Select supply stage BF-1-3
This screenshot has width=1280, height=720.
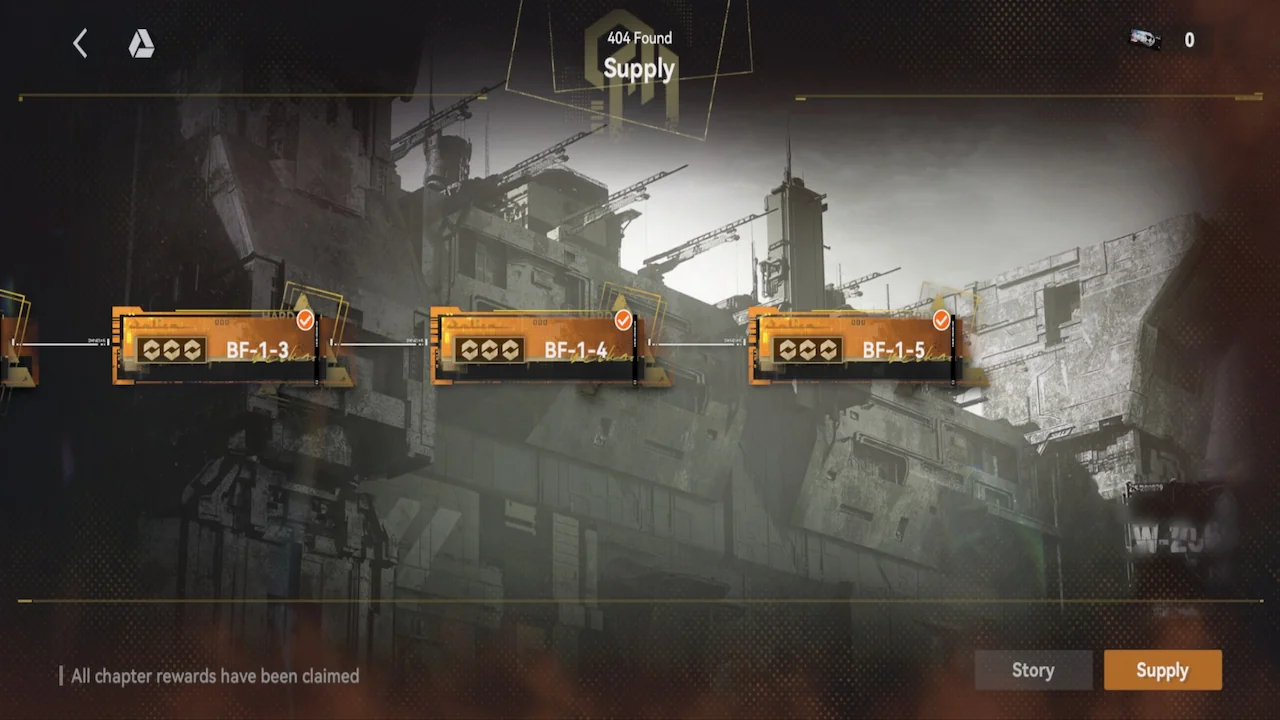[217, 347]
